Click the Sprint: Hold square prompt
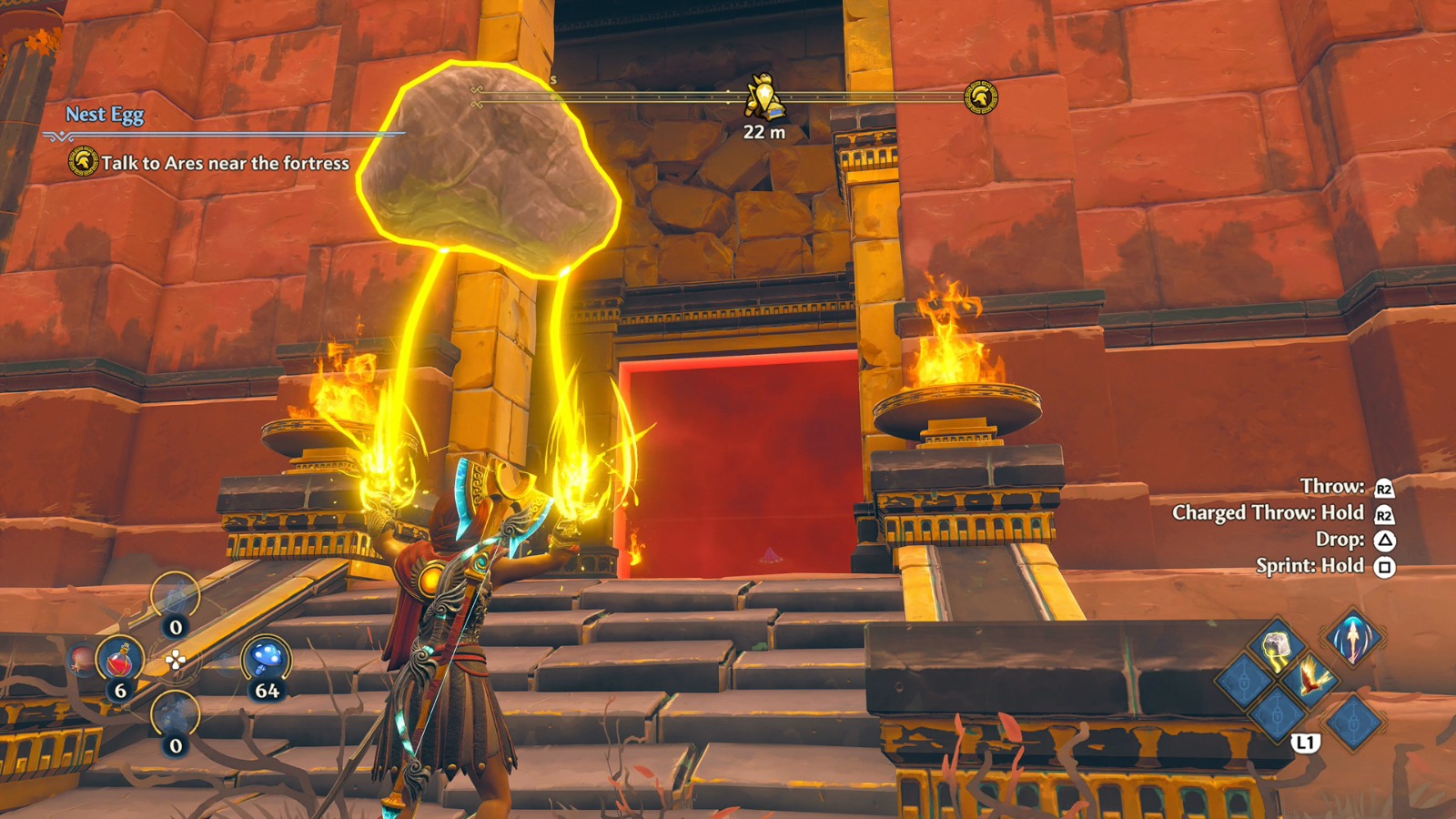Image resolution: width=1456 pixels, height=819 pixels. 1327,564
